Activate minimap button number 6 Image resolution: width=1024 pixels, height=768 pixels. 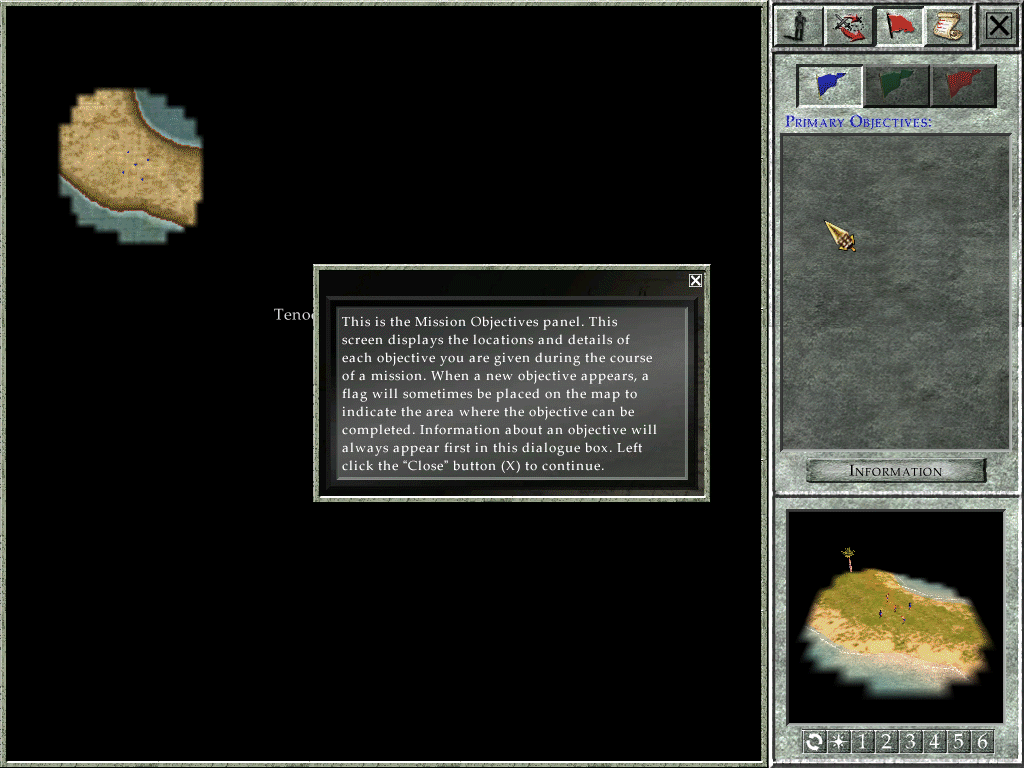pos(982,742)
